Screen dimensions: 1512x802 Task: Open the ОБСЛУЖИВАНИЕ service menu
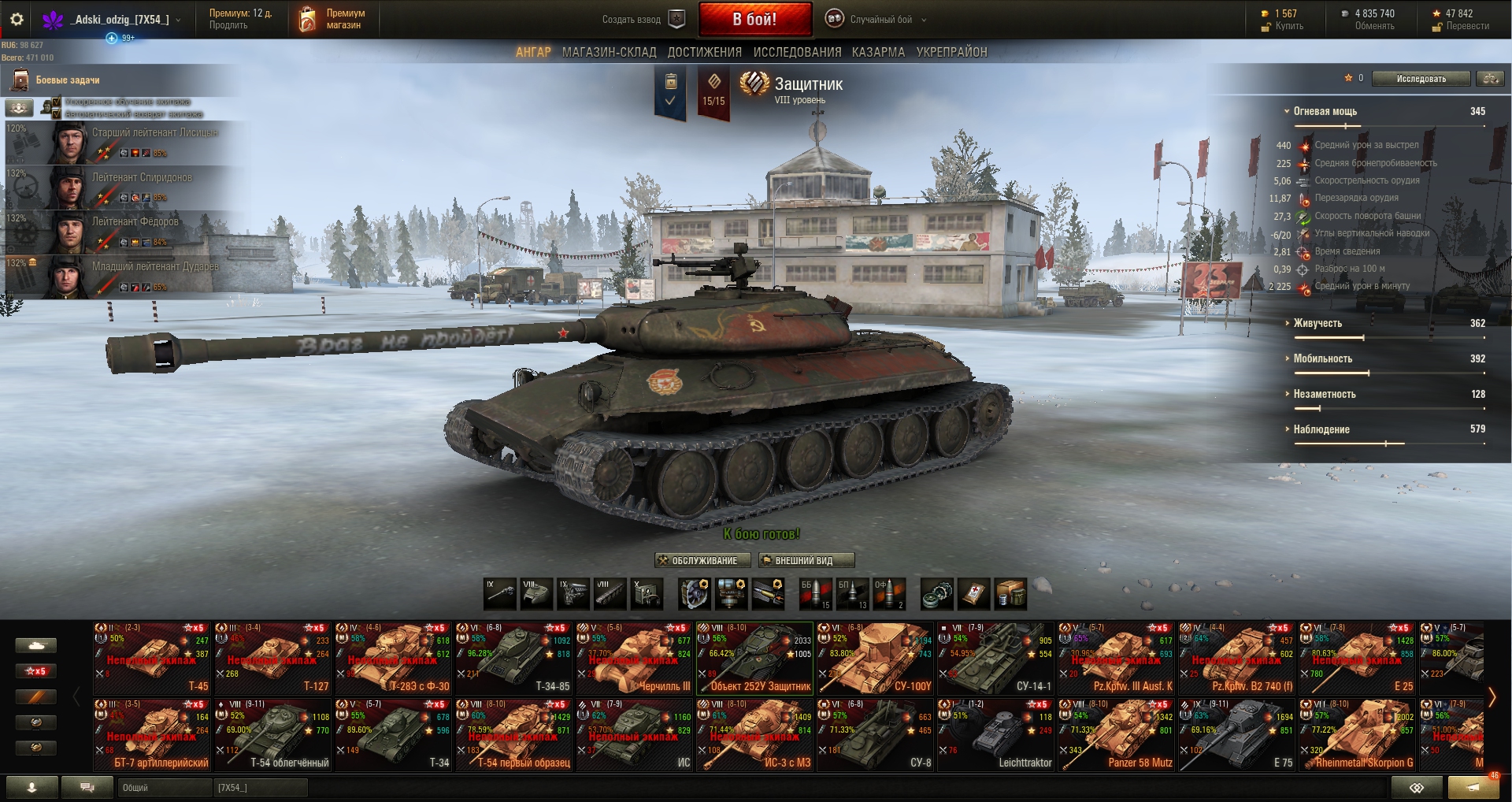(x=698, y=560)
